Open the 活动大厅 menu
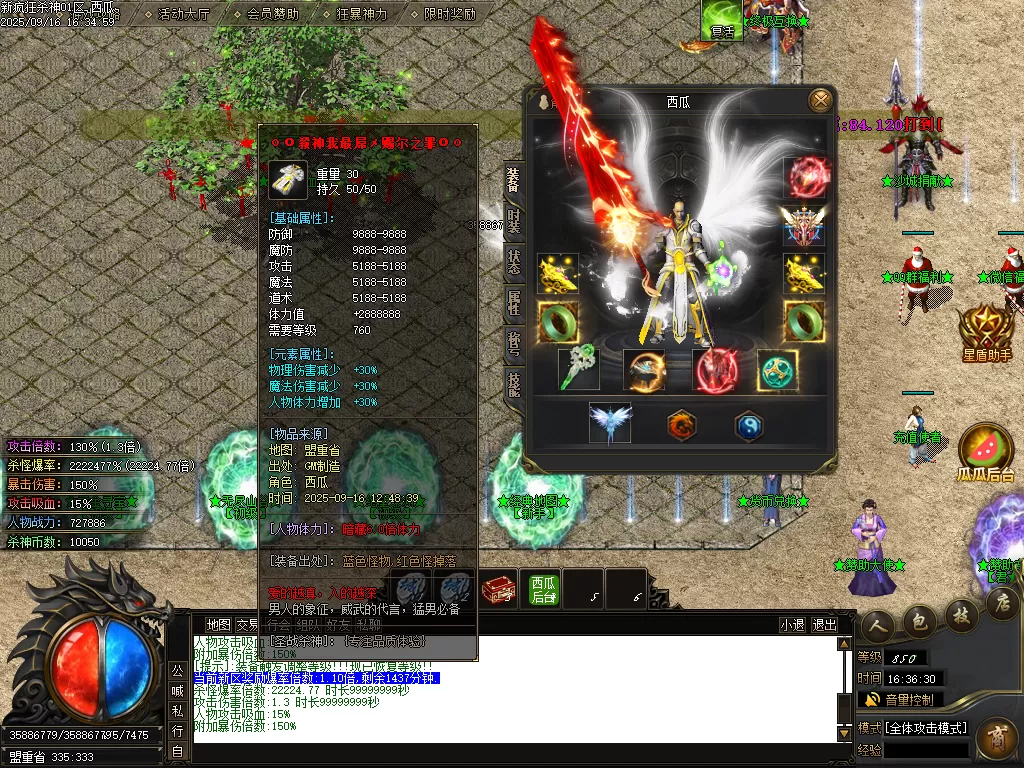The image size is (1024, 768). (183, 14)
